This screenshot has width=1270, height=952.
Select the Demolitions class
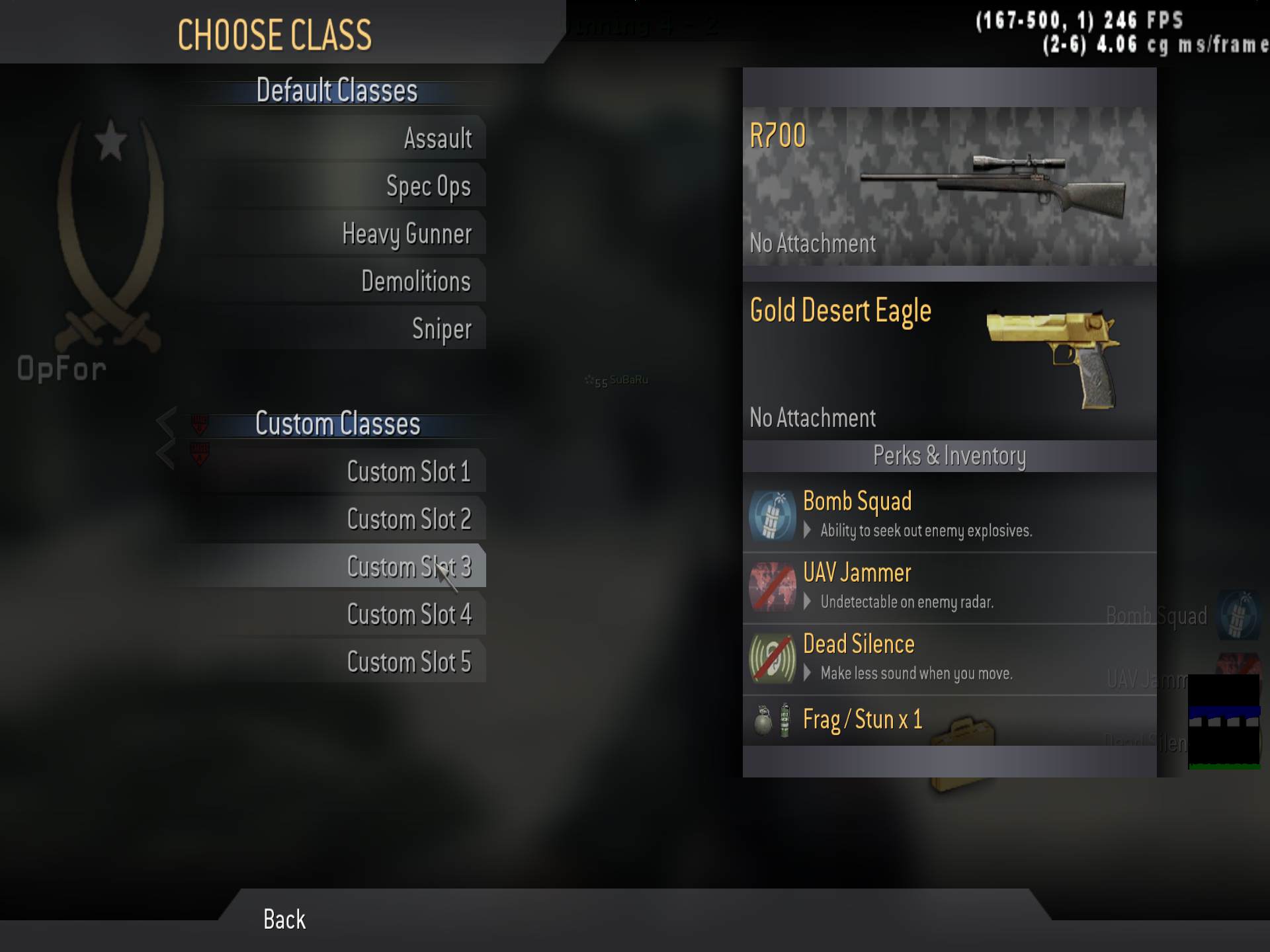(417, 280)
